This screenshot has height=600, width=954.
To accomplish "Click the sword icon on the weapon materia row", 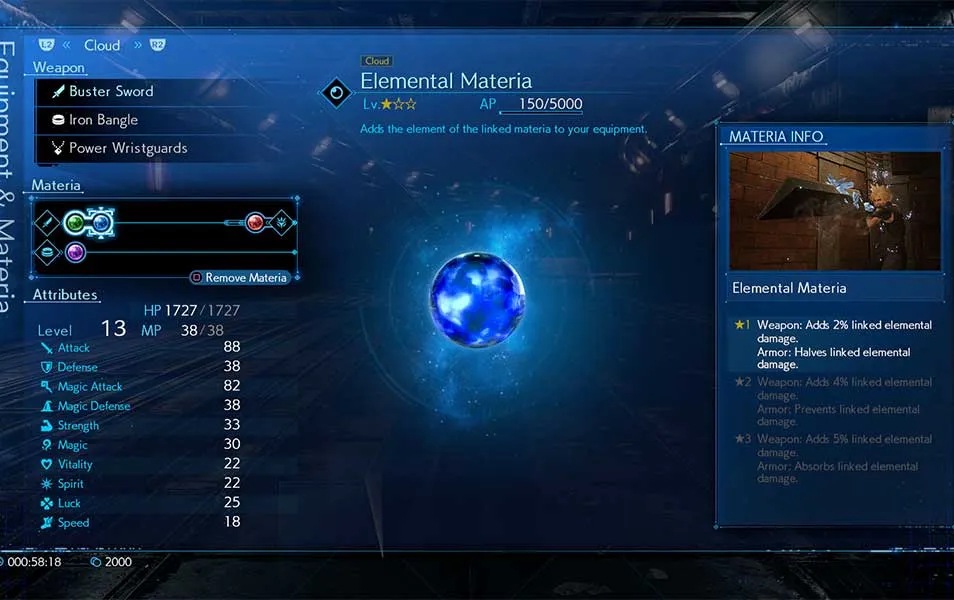I will (x=46, y=222).
